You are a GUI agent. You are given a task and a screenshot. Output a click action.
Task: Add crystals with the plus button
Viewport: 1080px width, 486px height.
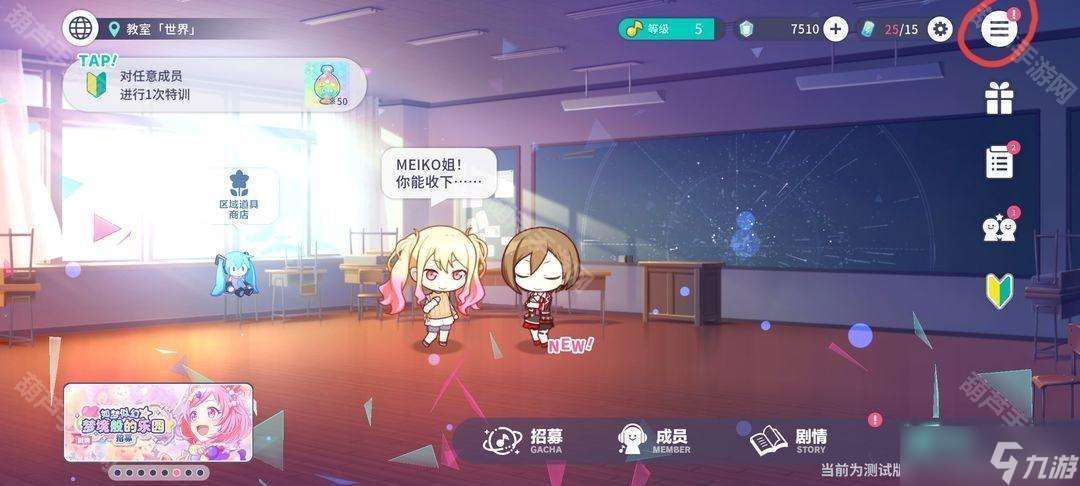coord(836,29)
